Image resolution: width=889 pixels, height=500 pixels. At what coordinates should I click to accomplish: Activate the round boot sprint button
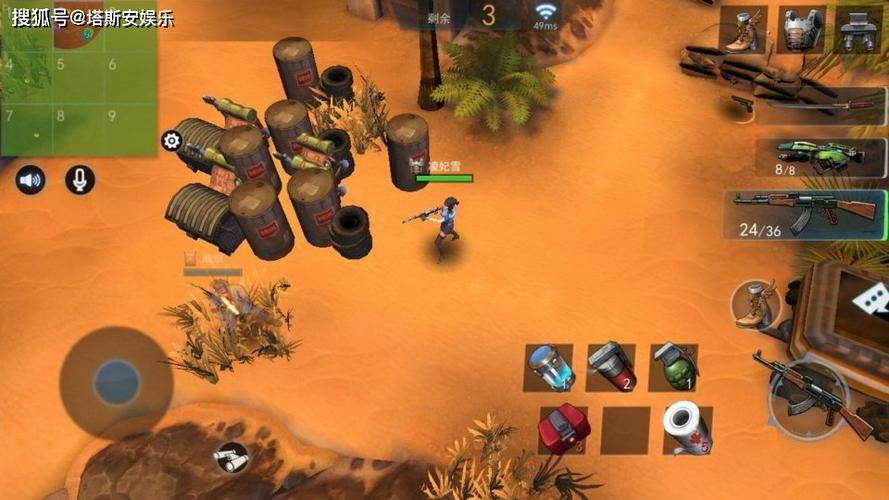753,304
